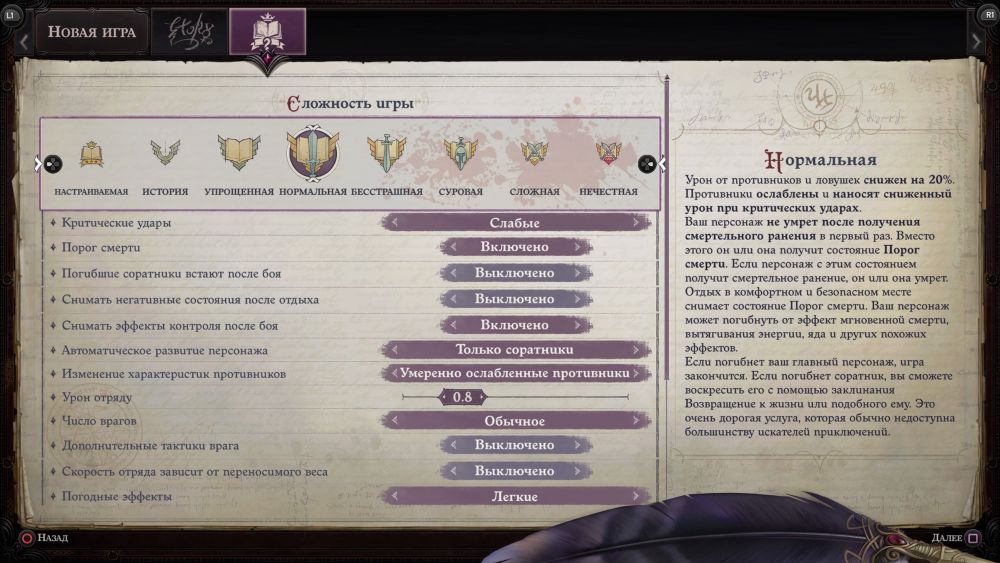This screenshot has width=1000, height=563.
Task: Adjust the Урон отряду slider handle
Action: (462, 397)
